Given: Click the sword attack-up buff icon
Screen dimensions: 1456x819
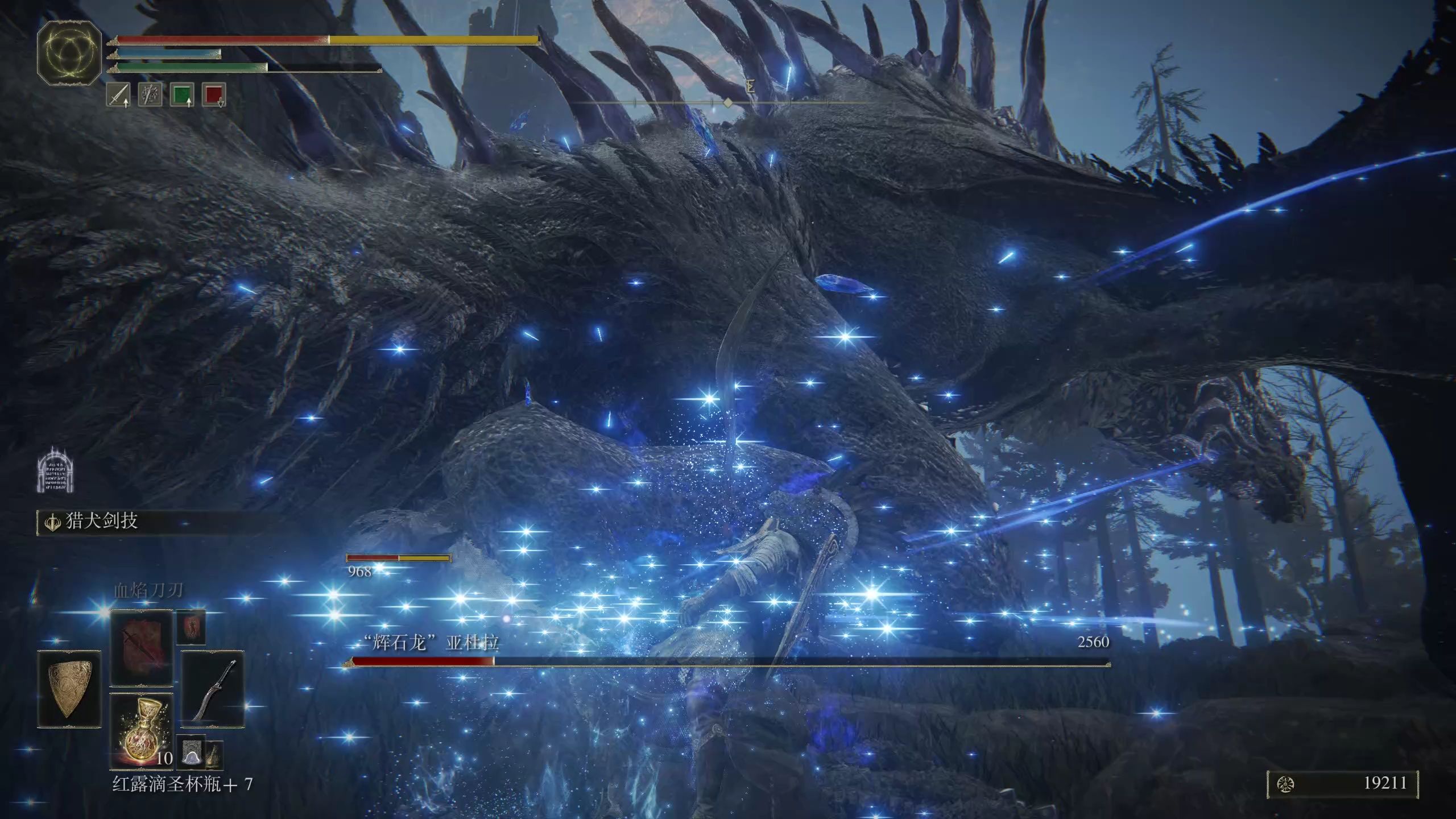Looking at the screenshot, I should [x=118, y=95].
